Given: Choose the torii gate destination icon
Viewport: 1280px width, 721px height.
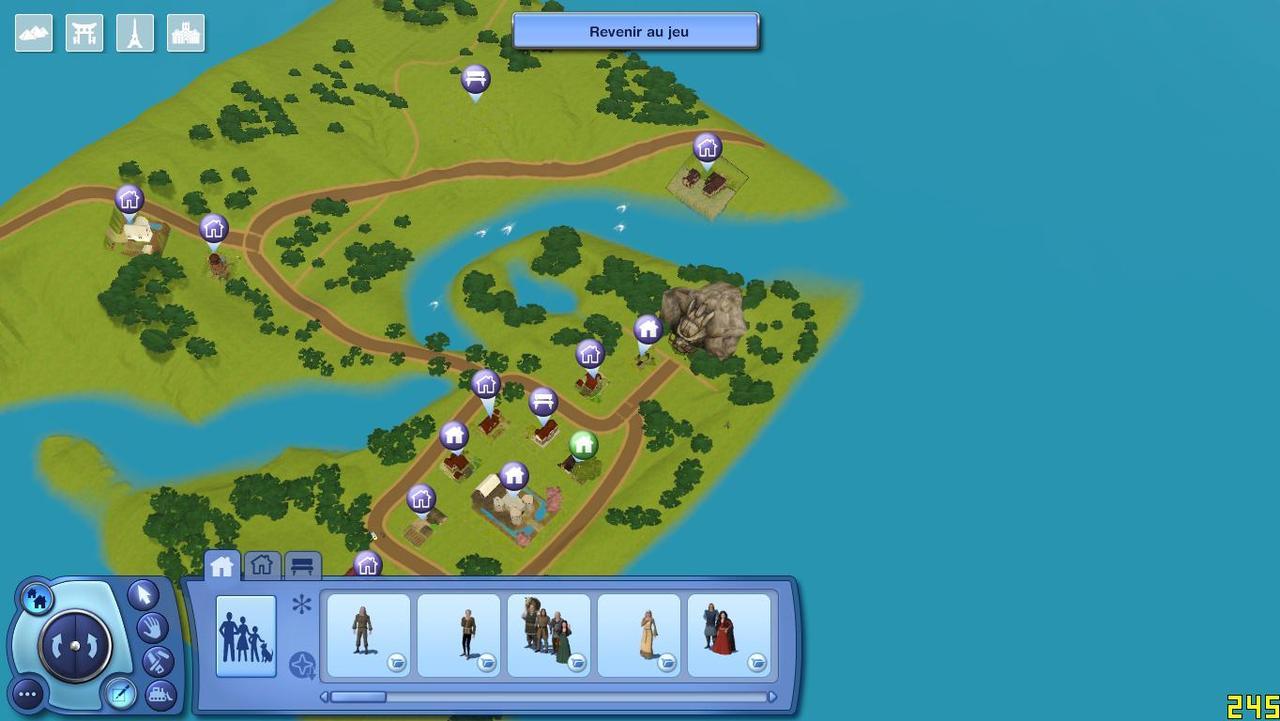Looking at the screenshot, I should point(85,33).
